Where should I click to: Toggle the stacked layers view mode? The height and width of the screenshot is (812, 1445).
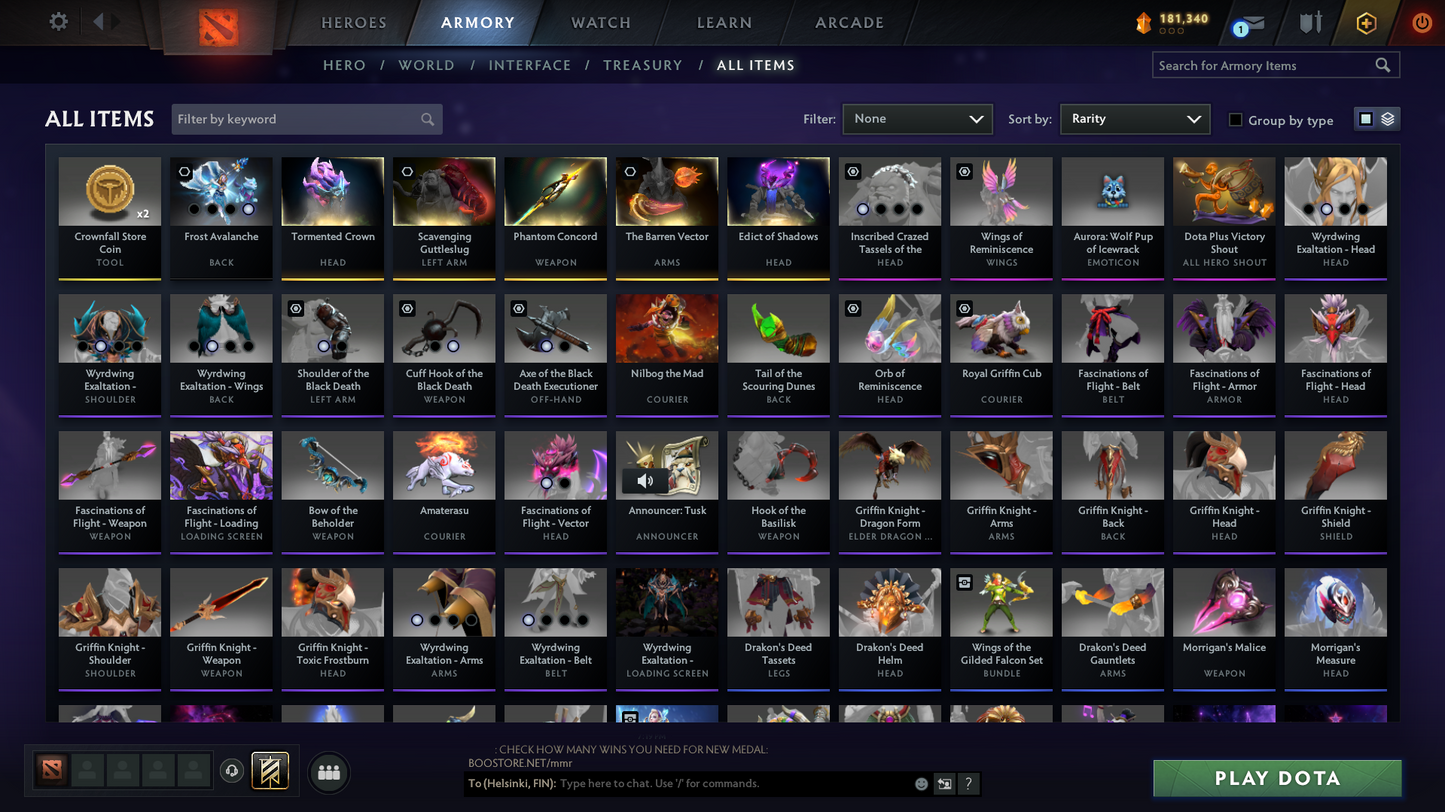1388,117
